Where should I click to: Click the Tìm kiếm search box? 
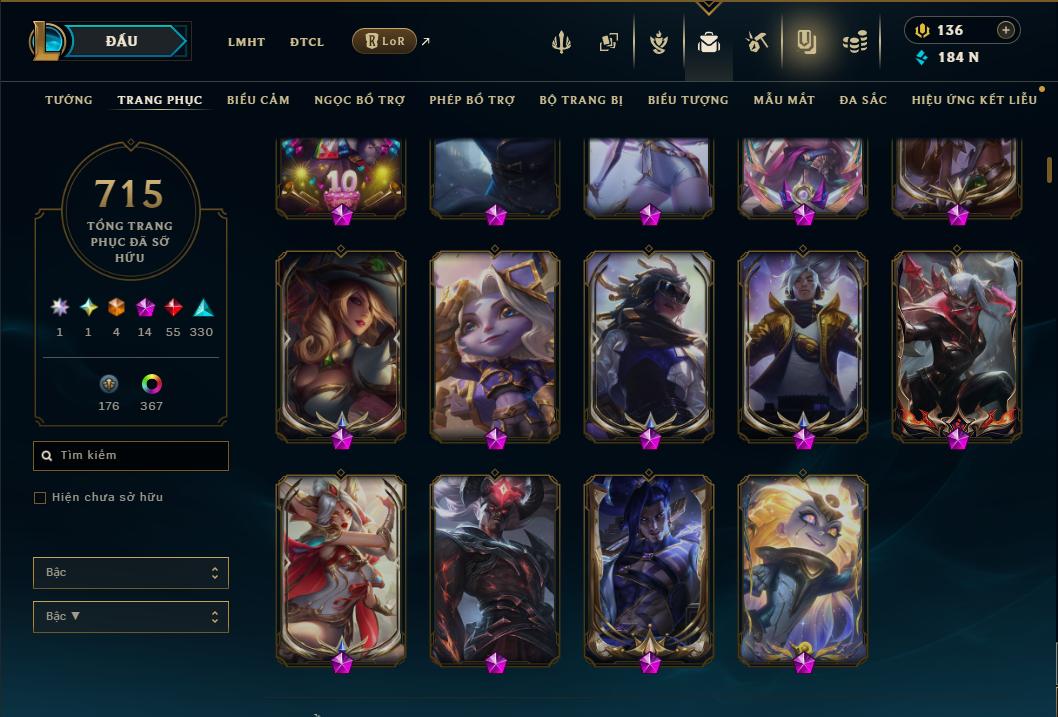click(x=131, y=456)
